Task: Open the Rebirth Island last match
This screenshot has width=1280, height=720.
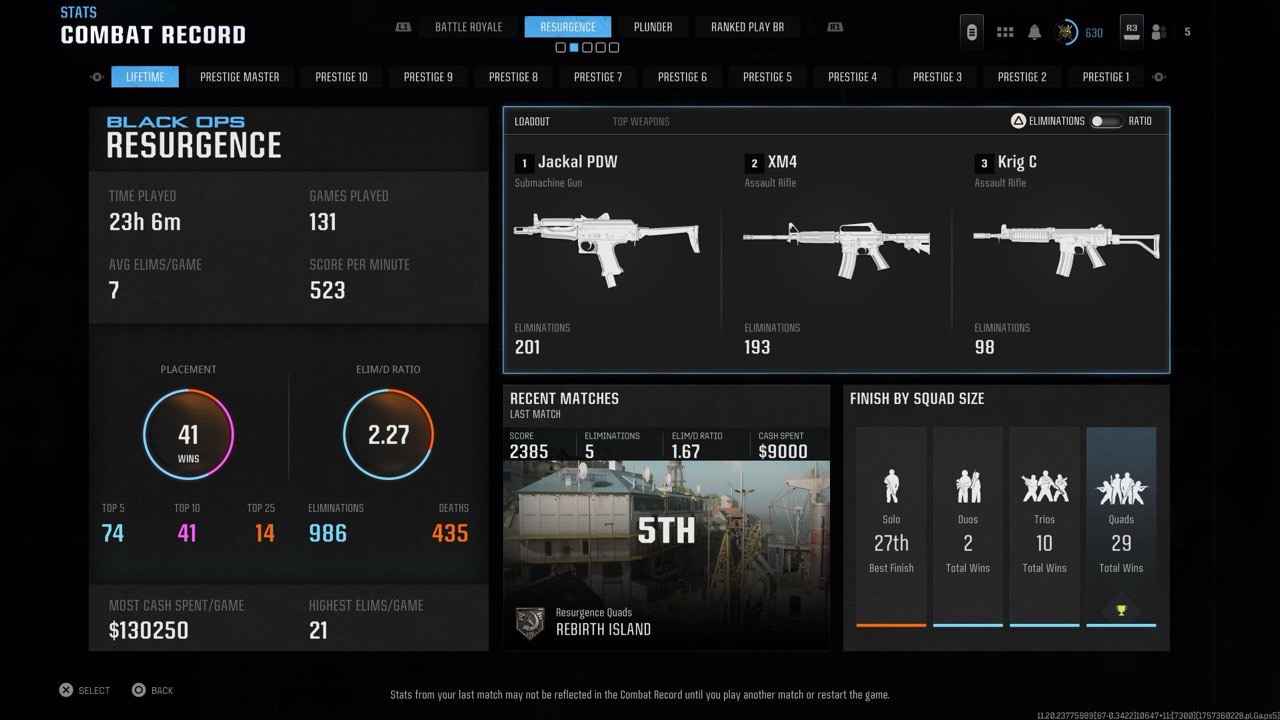Action: pos(666,540)
